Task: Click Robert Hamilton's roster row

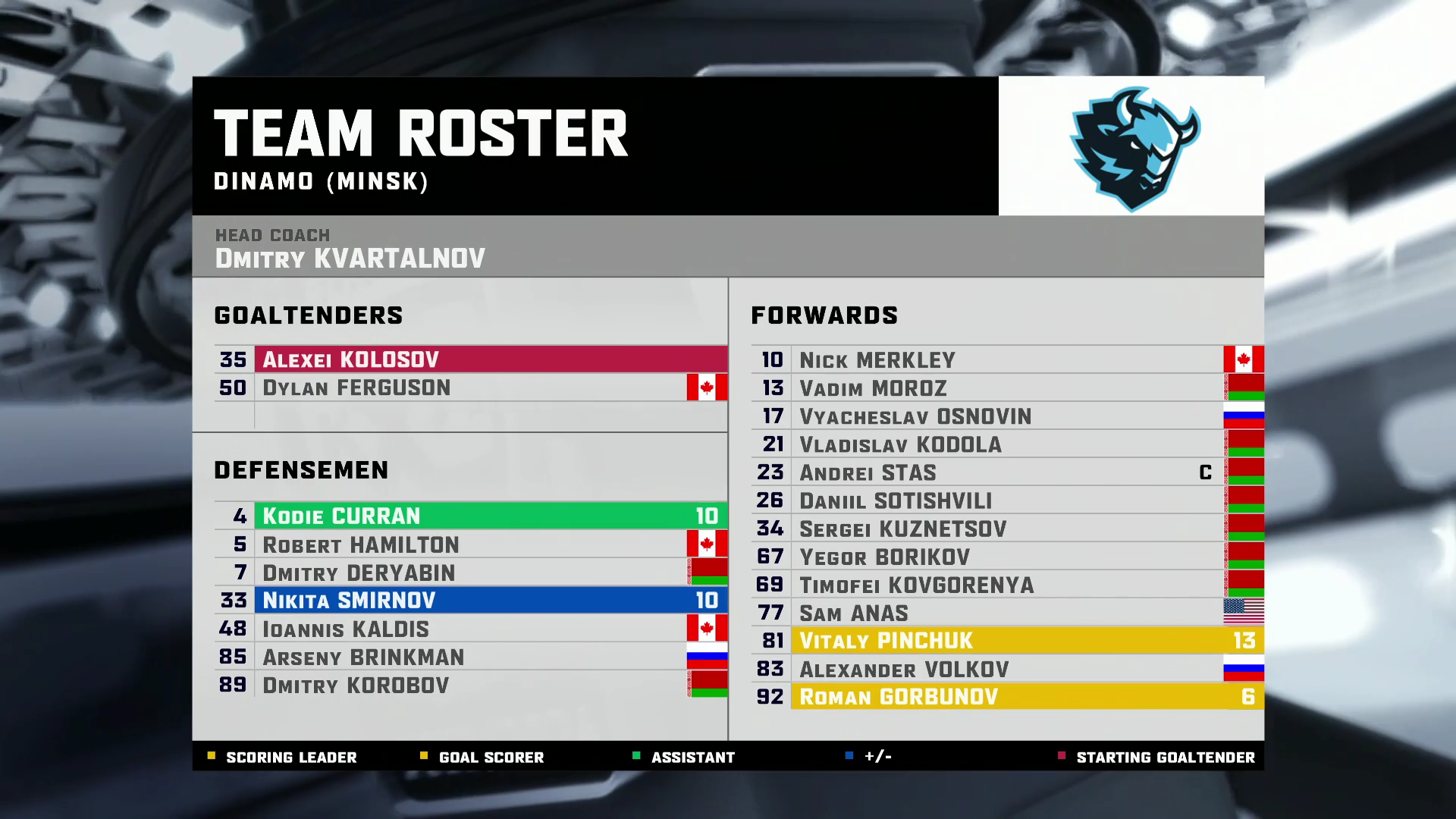Action: tap(470, 544)
